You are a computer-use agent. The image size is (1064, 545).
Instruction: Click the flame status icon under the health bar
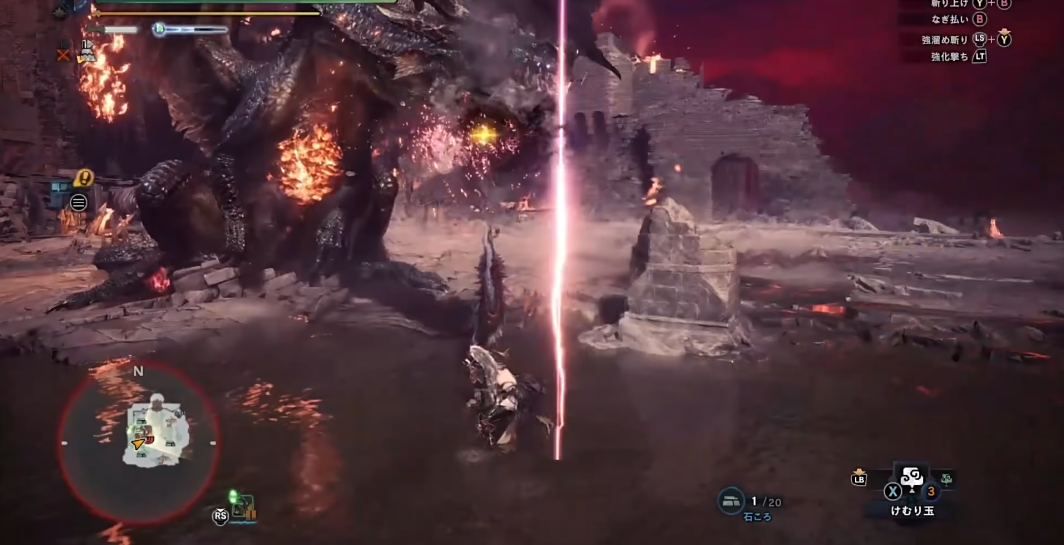click(87, 51)
